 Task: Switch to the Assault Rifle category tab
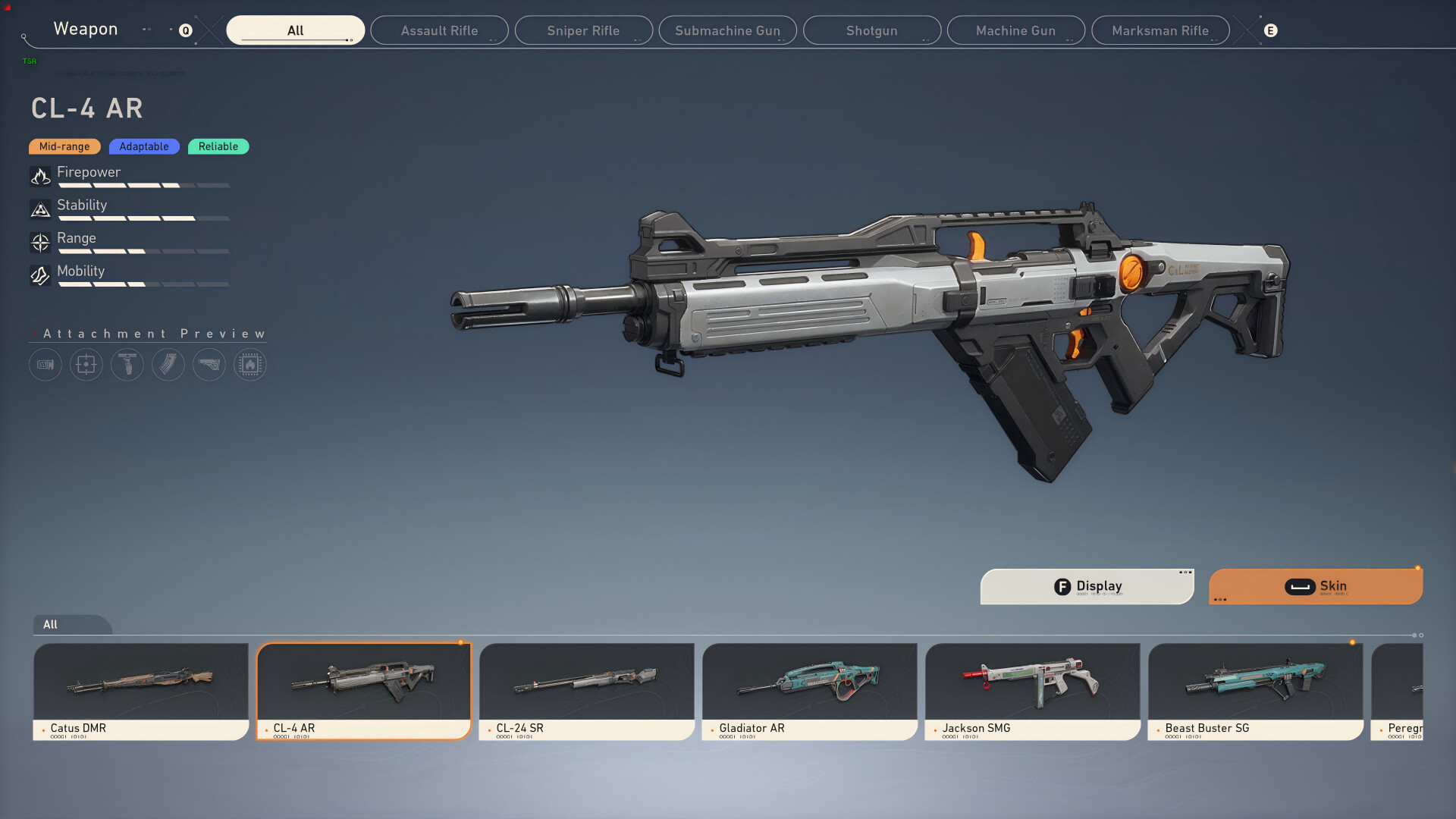click(439, 30)
